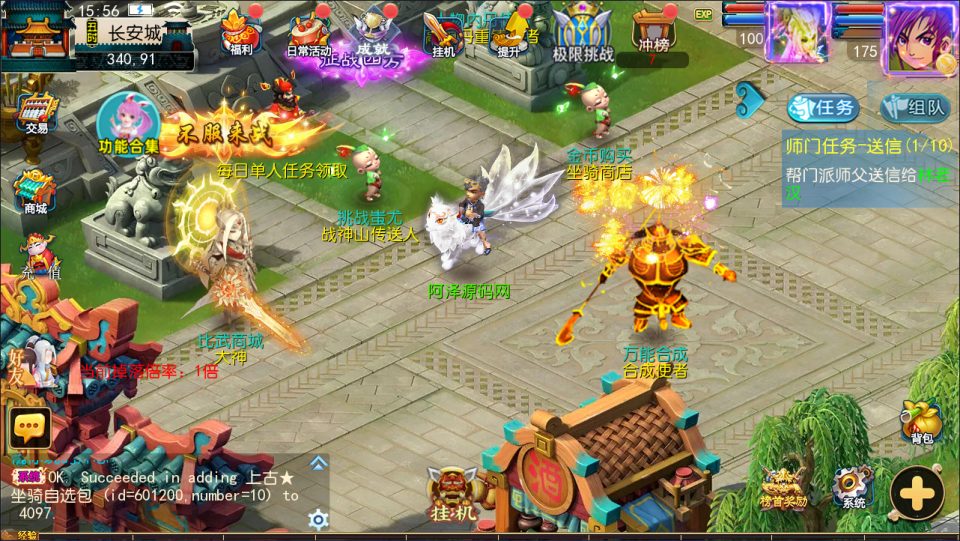
Task: Enter 极限挑战 extreme challenge
Action: [x=584, y=32]
